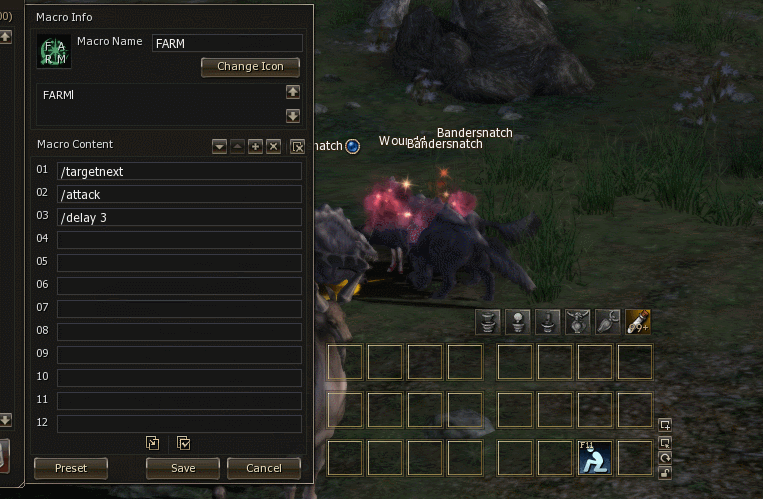Cancel macro editing
Screen dimensions: 763x499
coord(263,468)
